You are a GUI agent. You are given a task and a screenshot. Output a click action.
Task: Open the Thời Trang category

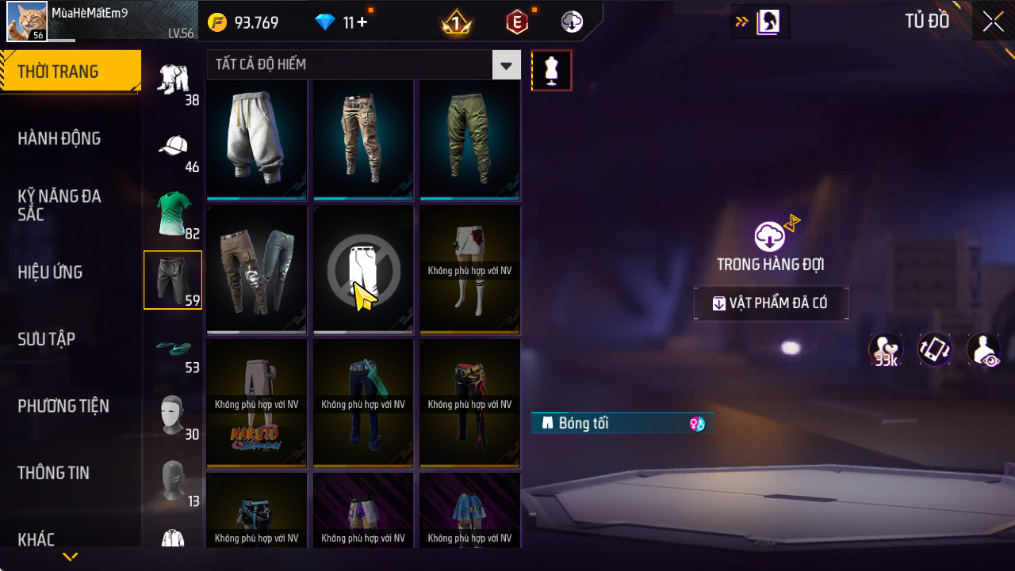[x=68, y=71]
